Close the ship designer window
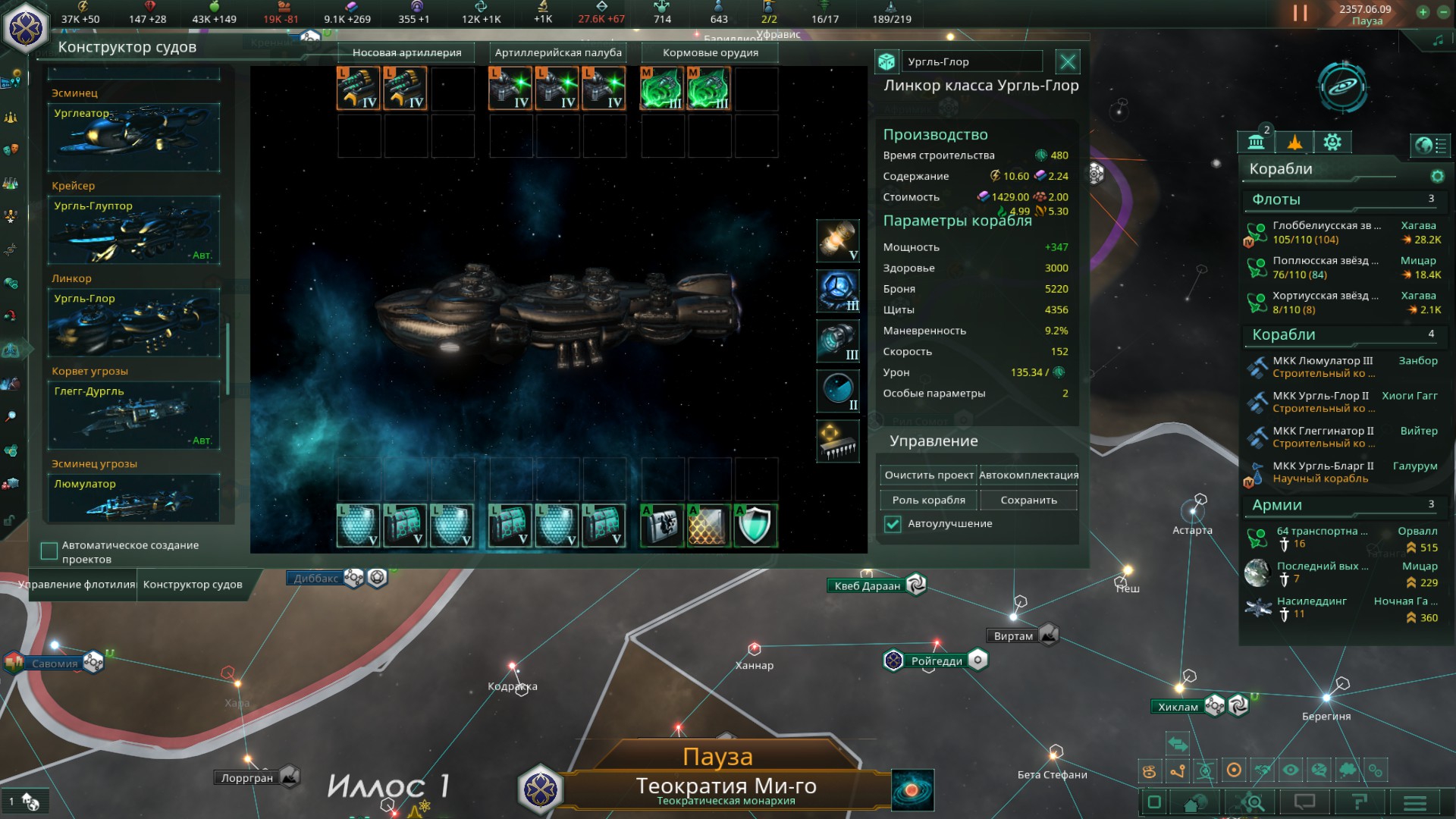The height and width of the screenshot is (819, 1456). 1068,61
